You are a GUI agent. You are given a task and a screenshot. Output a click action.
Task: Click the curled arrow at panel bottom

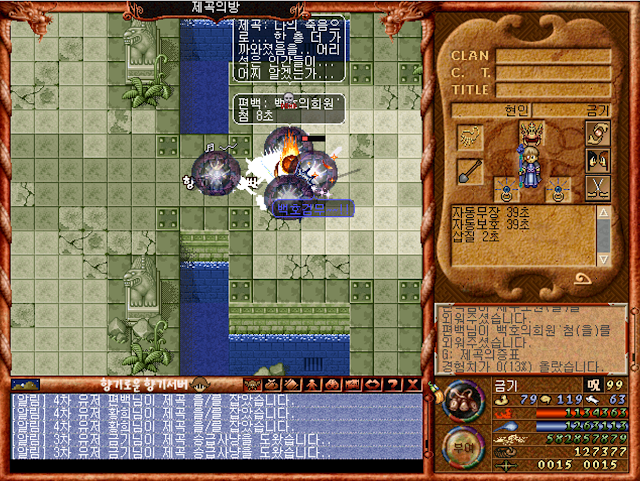coord(581,278)
